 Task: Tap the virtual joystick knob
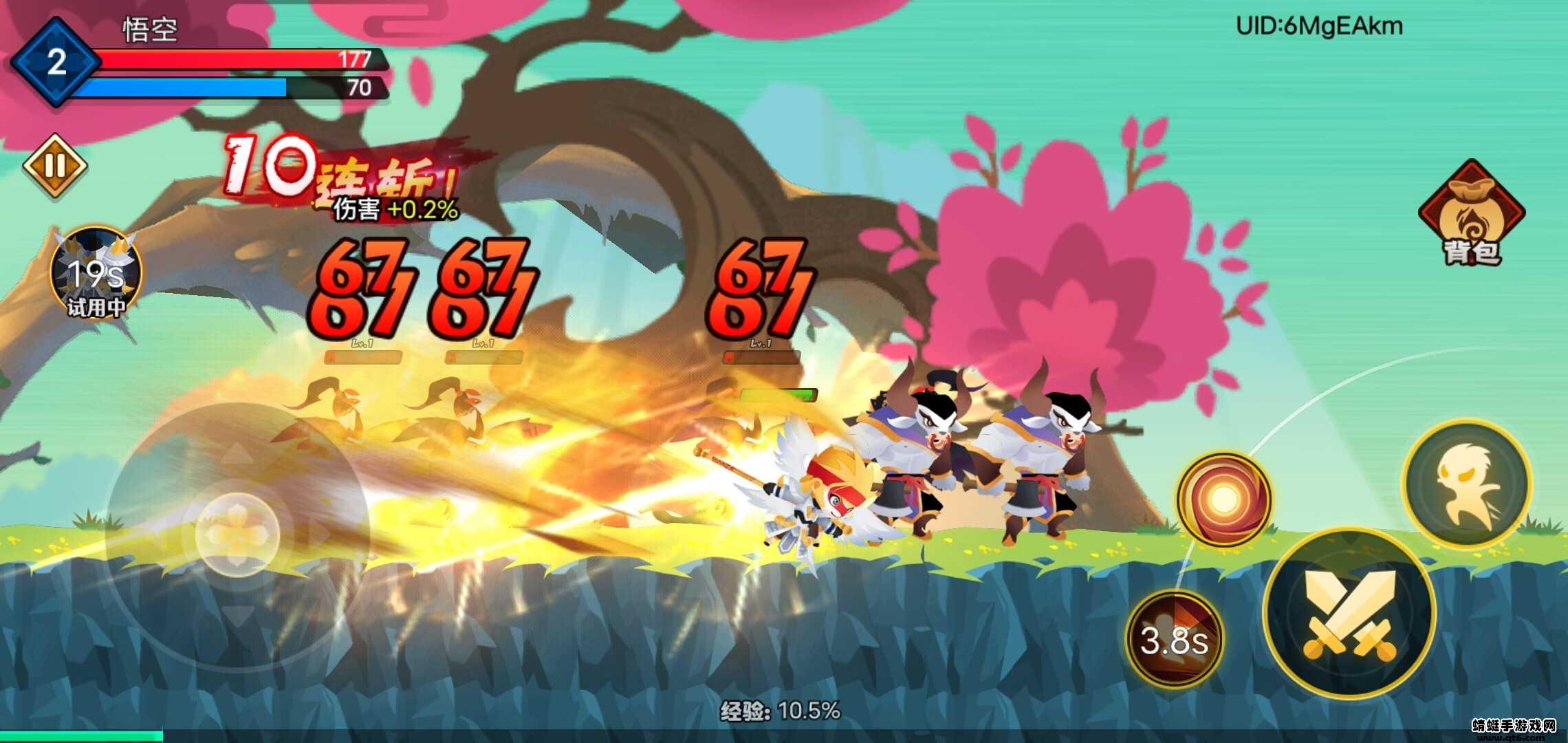point(237,532)
